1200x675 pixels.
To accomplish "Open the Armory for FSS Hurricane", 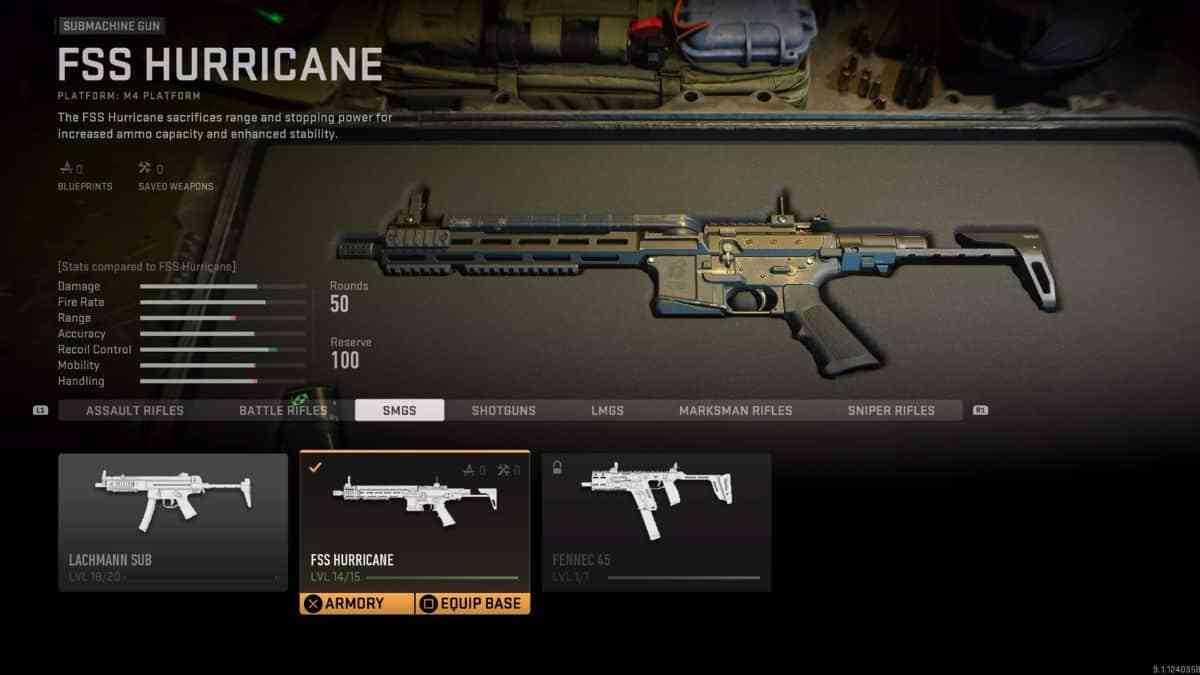I will [x=357, y=604].
